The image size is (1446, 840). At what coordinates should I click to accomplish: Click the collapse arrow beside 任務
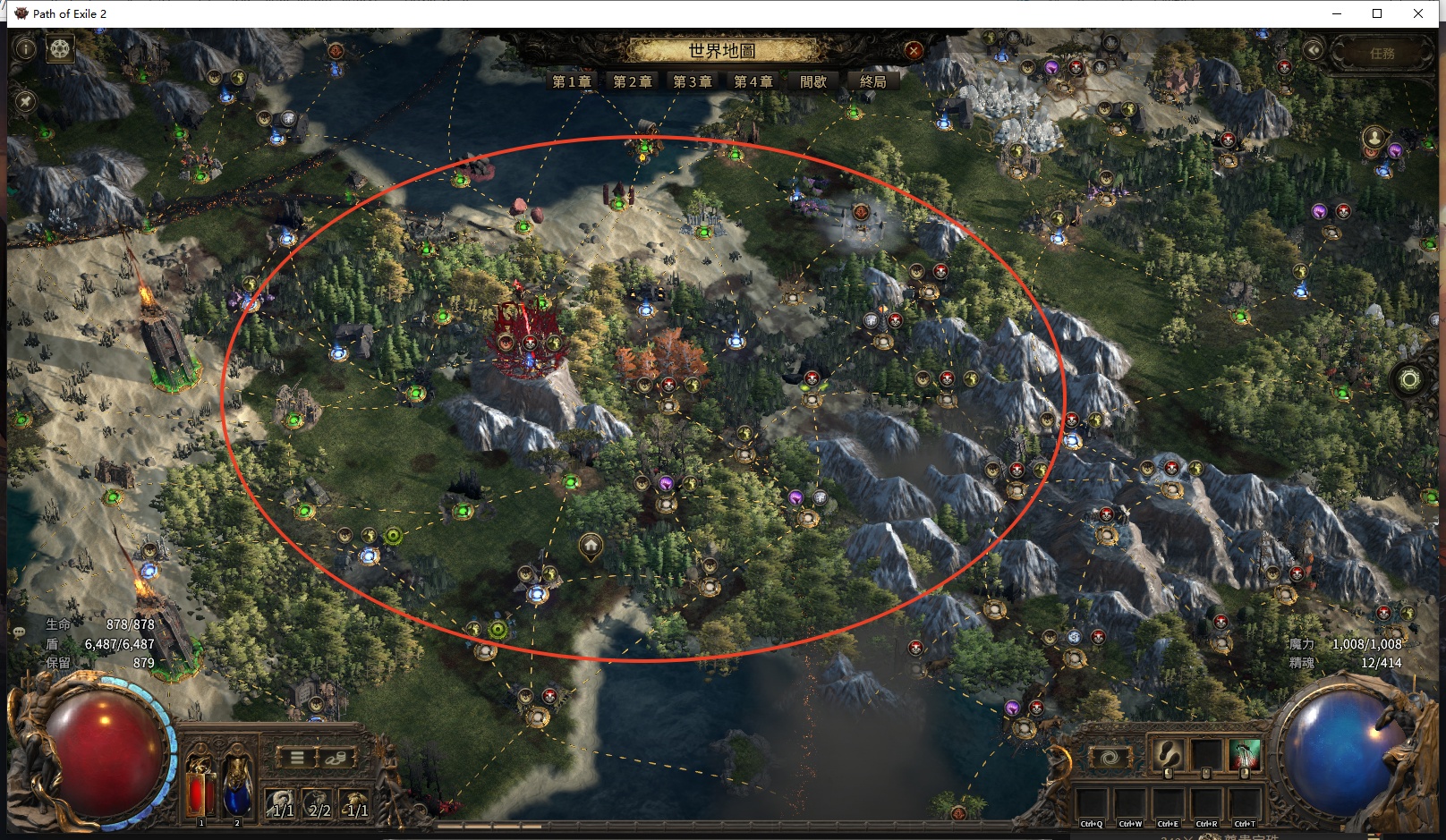[x=1314, y=50]
